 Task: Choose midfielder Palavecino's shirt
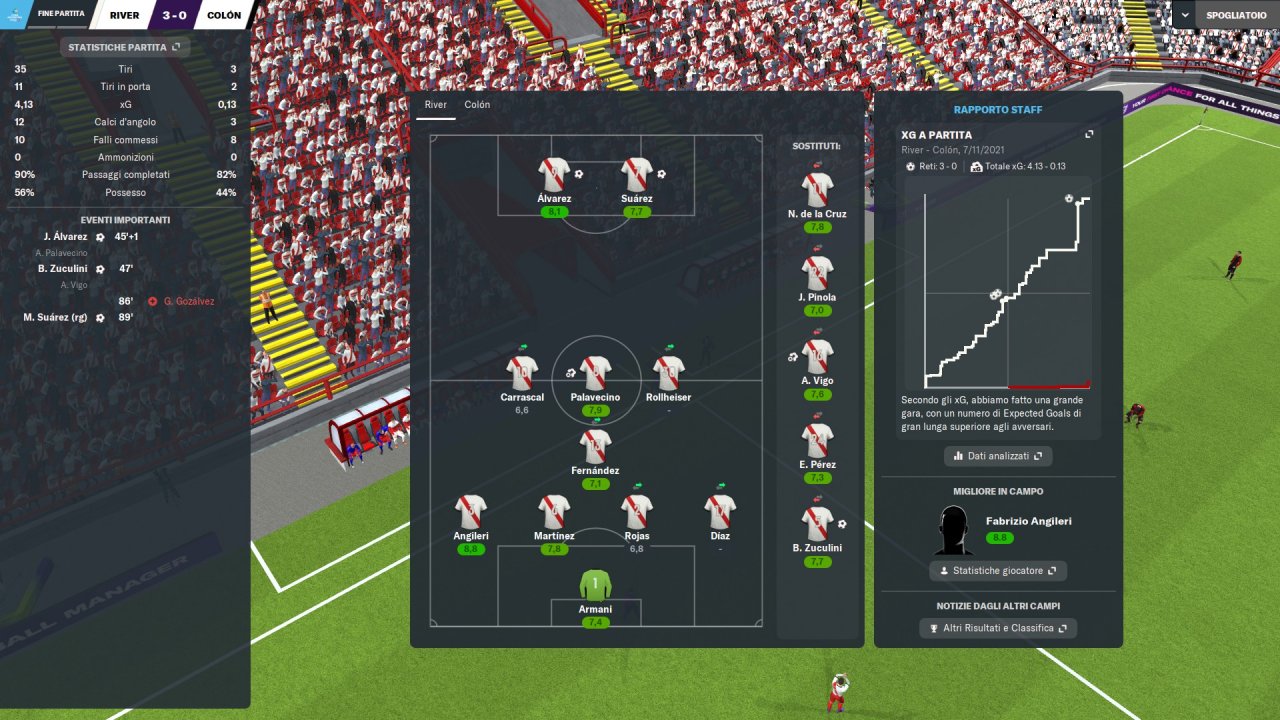point(595,373)
